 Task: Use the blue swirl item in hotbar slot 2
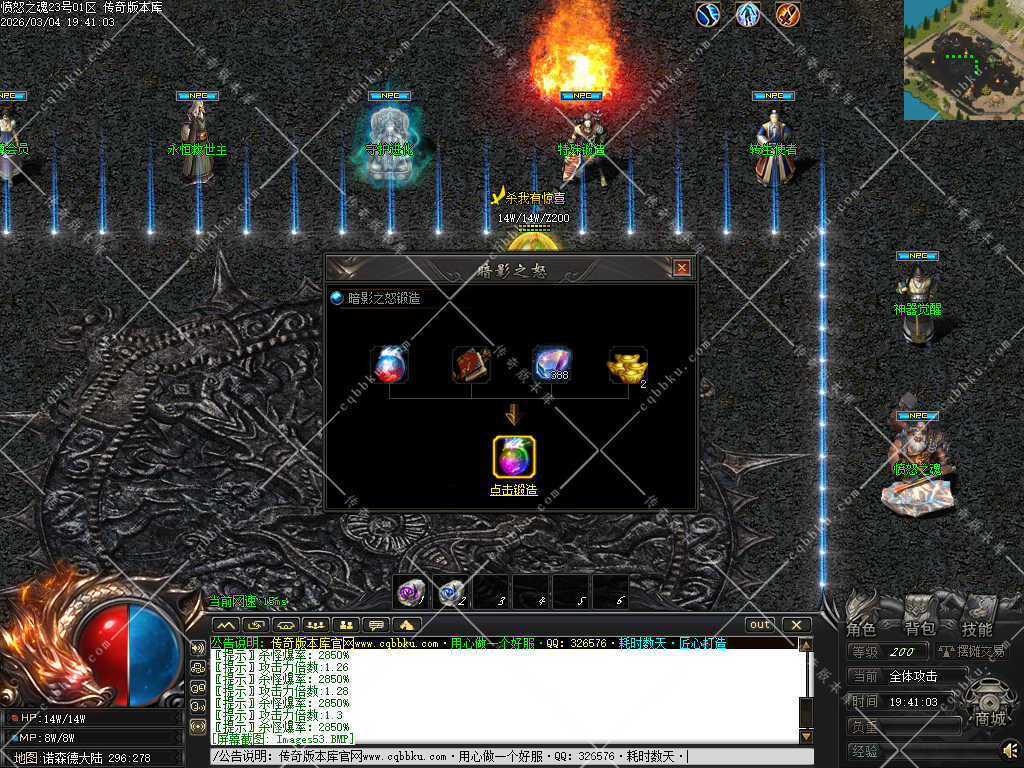(x=451, y=592)
